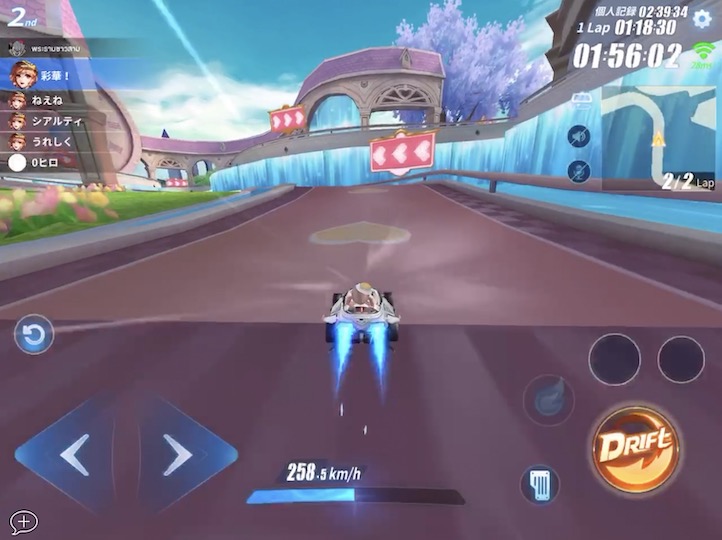722x540 pixels.
Task: Hit the brake pedal button
Action: coord(540,485)
